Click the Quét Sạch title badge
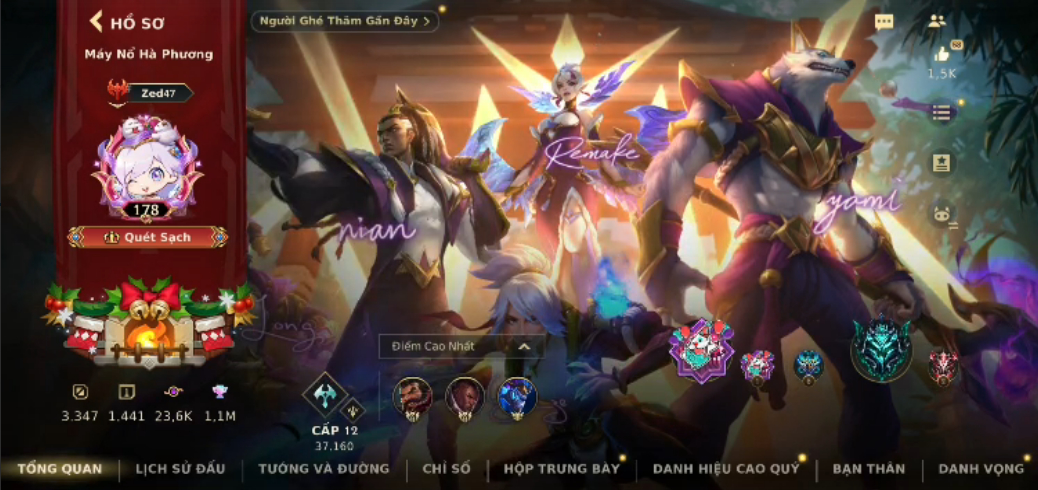The image size is (1038, 490). [148, 237]
